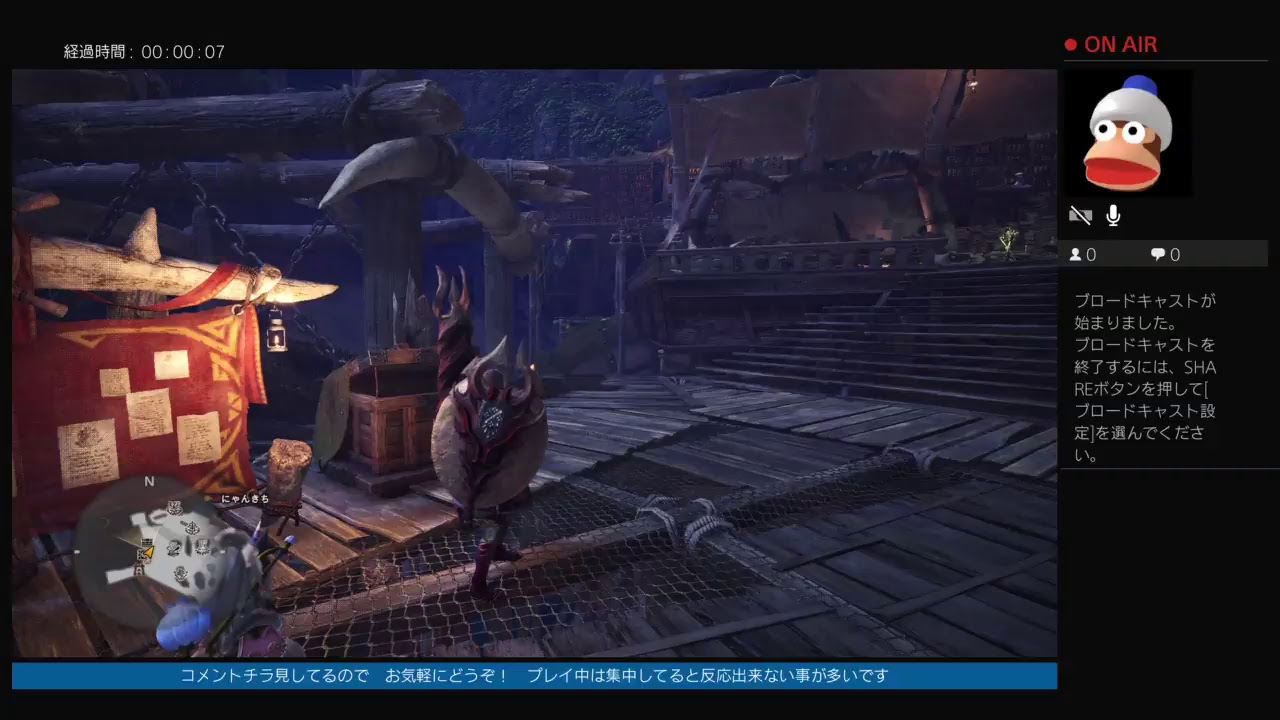
Task: Click the bottom facility icon on the minimap
Action: [x=181, y=572]
